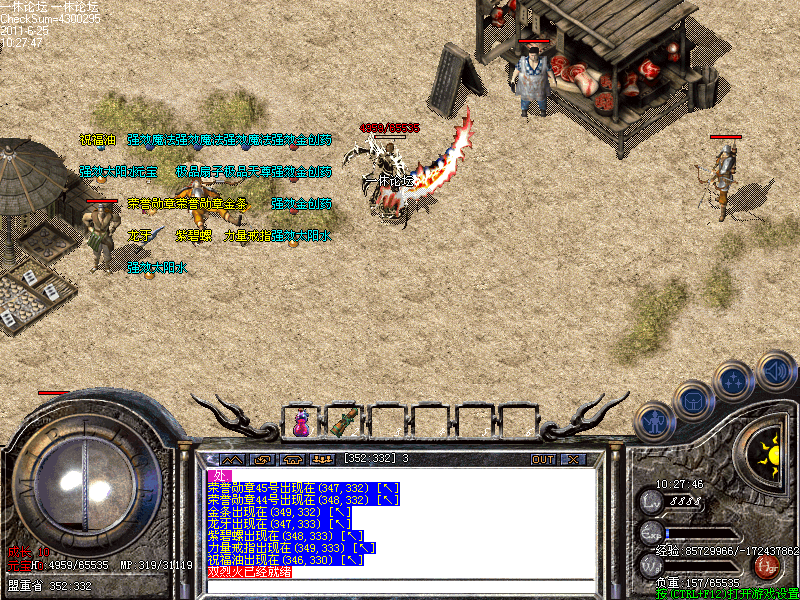Viewport: 800px width, 600px height.
Task: Click the chat text input field
Action: [x=400, y=587]
